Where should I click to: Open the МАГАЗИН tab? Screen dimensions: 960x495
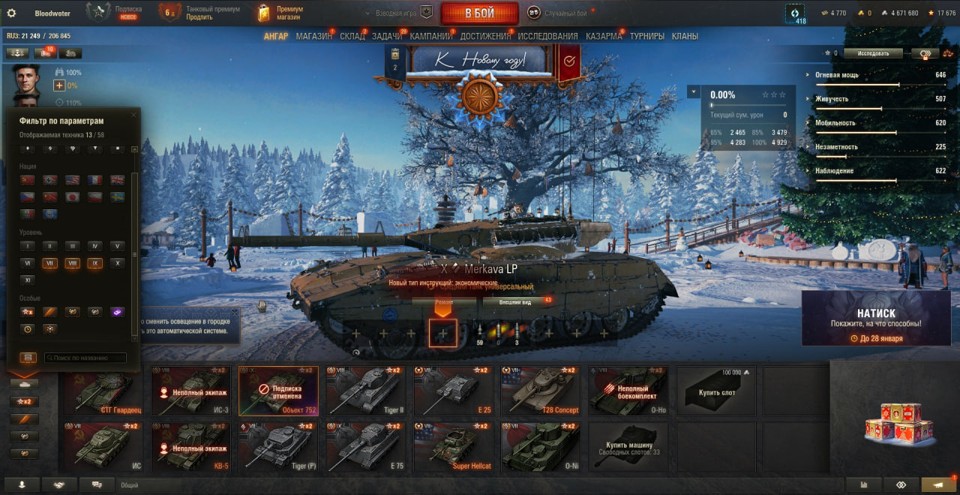click(314, 36)
